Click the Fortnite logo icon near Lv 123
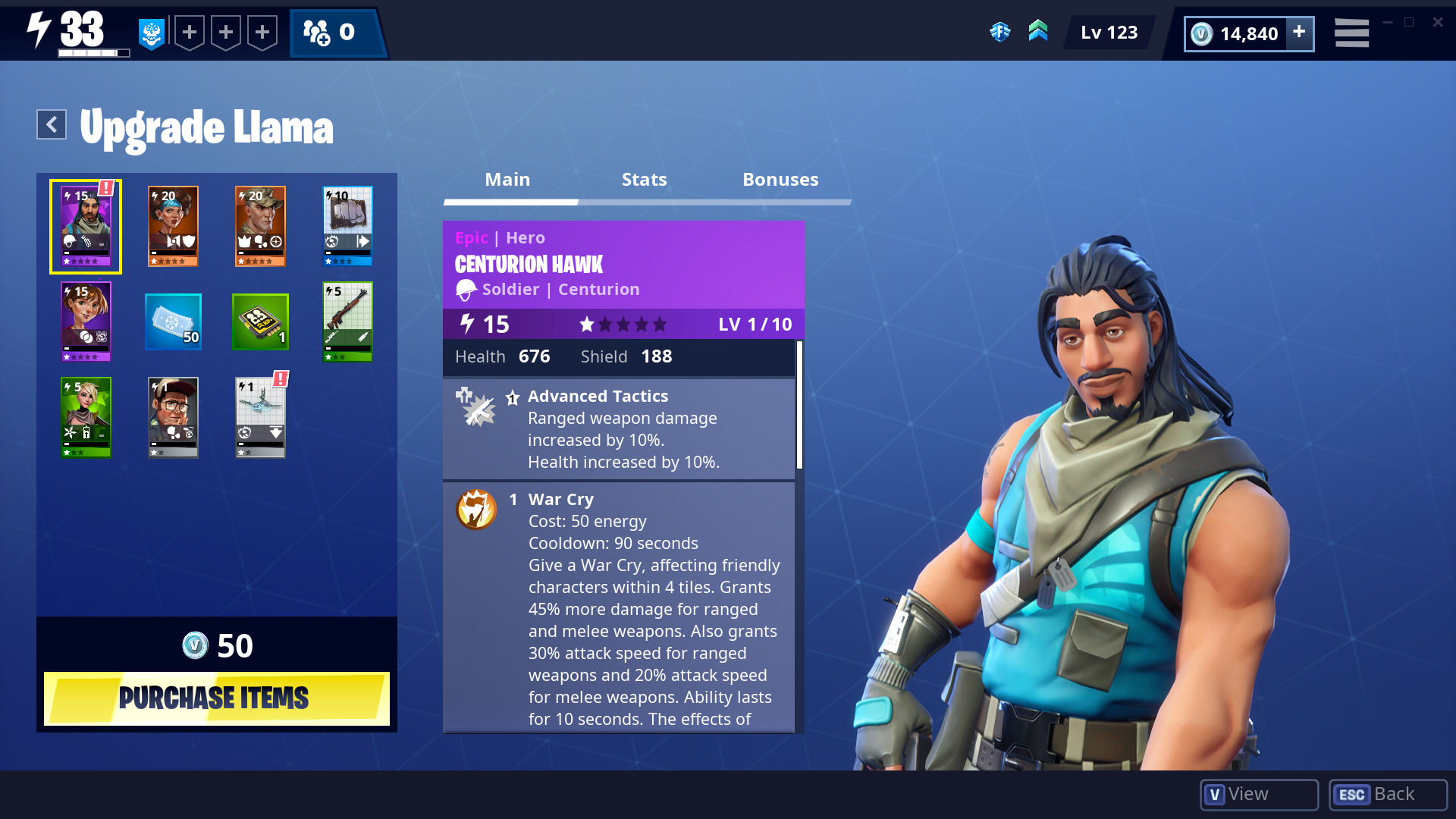 [x=1001, y=33]
